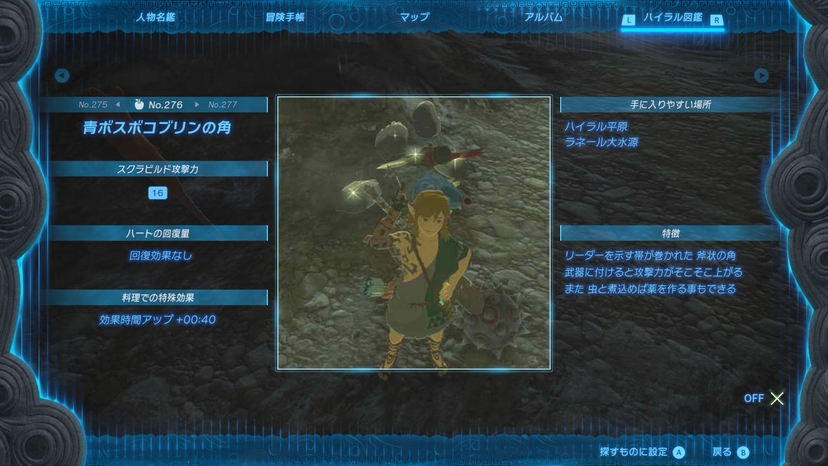828x466 pixels.
Task: Open the アルバム tab
Action: pos(543,17)
